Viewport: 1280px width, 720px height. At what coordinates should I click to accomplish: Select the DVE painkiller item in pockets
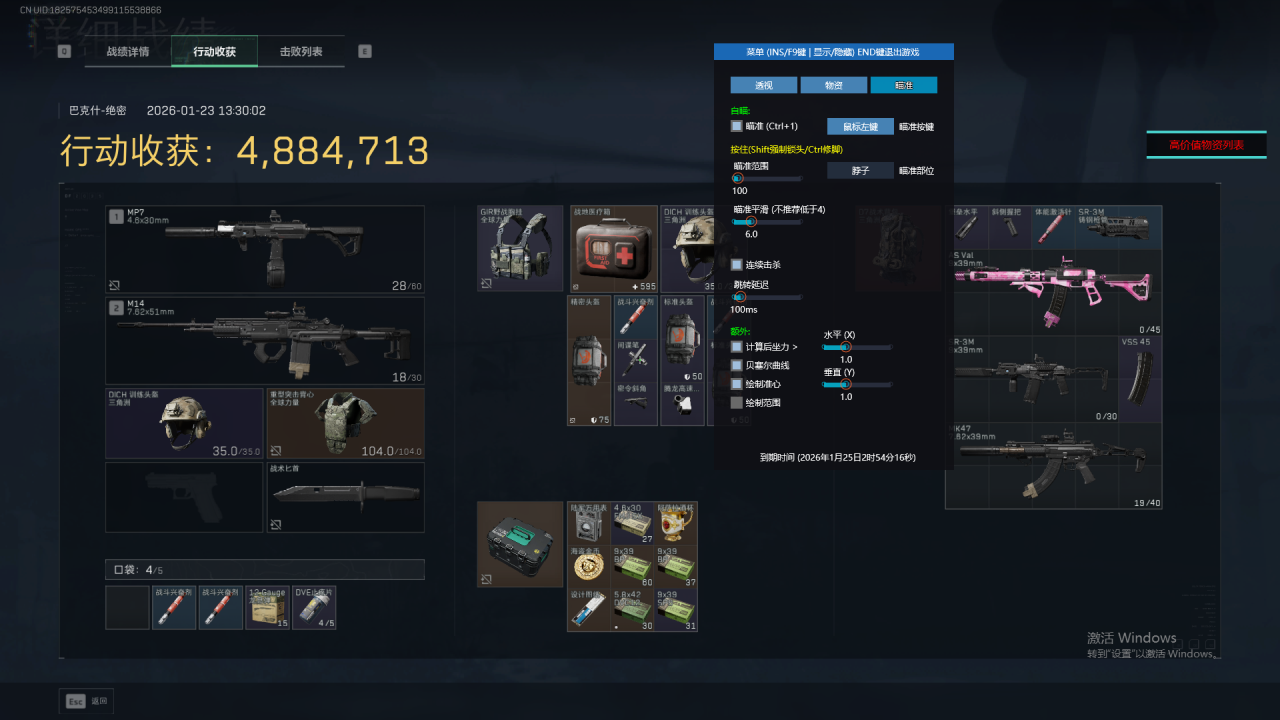pyautogui.click(x=314, y=608)
